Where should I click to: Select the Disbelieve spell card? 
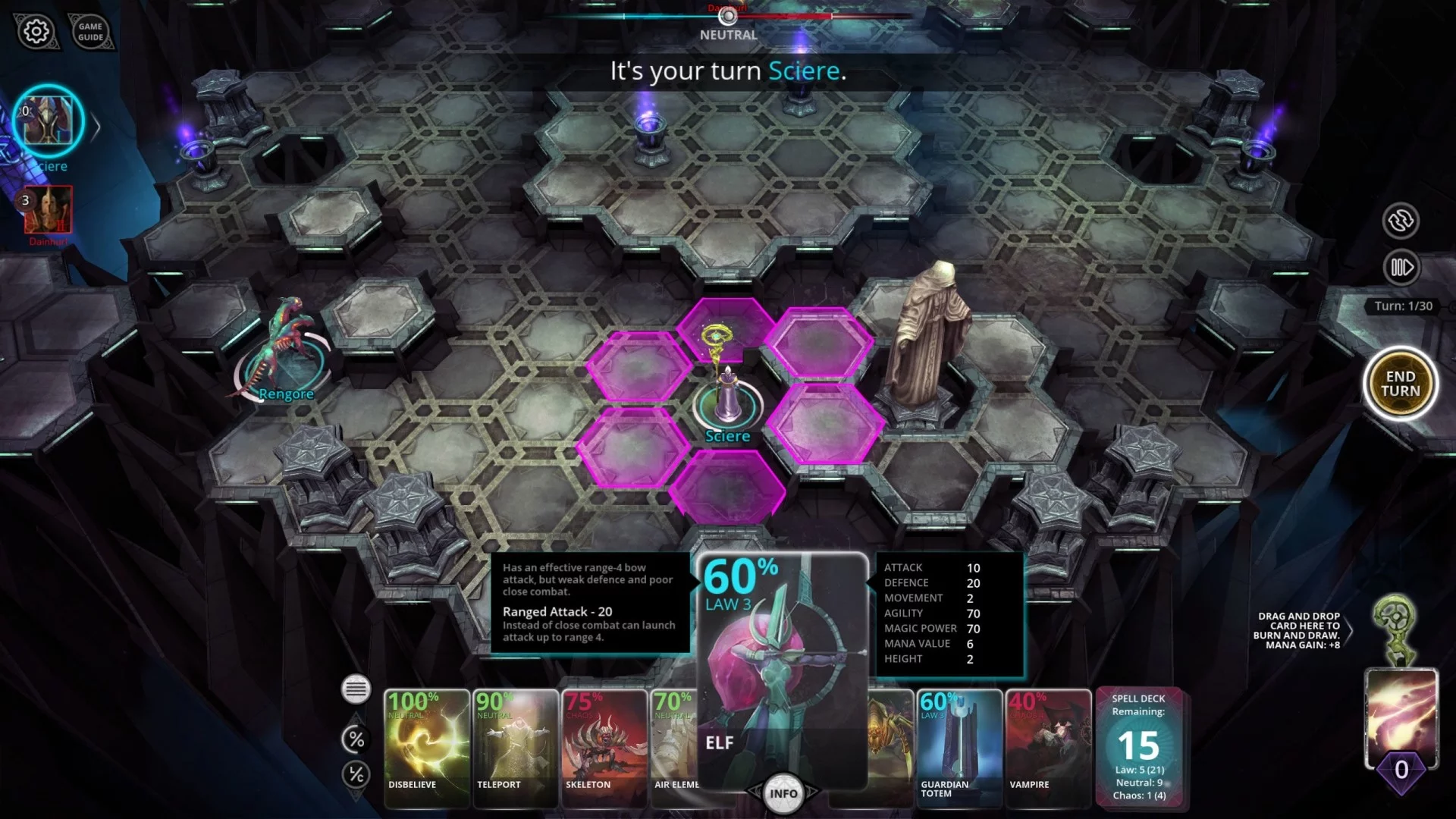click(x=426, y=747)
